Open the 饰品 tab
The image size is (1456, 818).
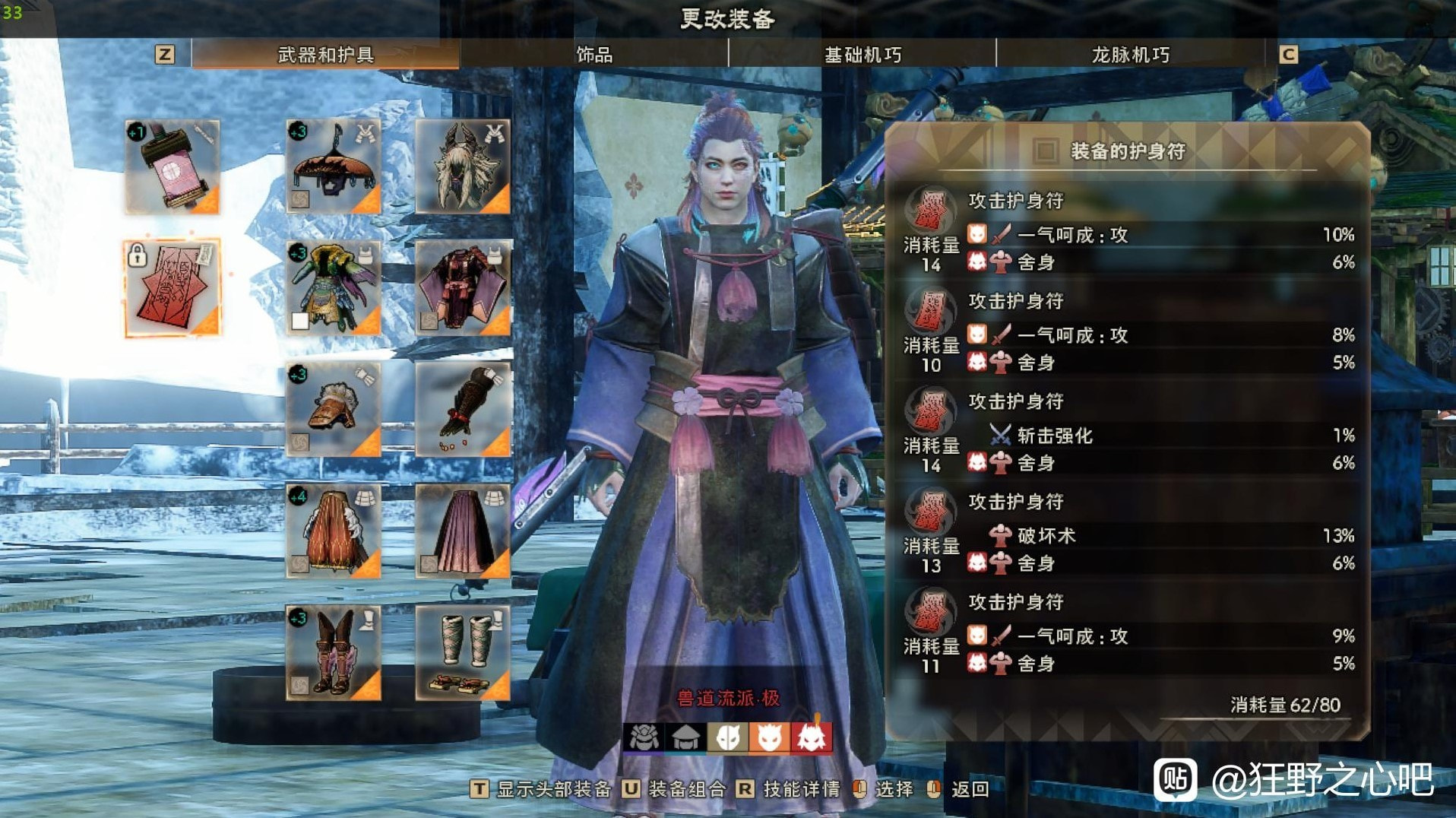[593, 55]
